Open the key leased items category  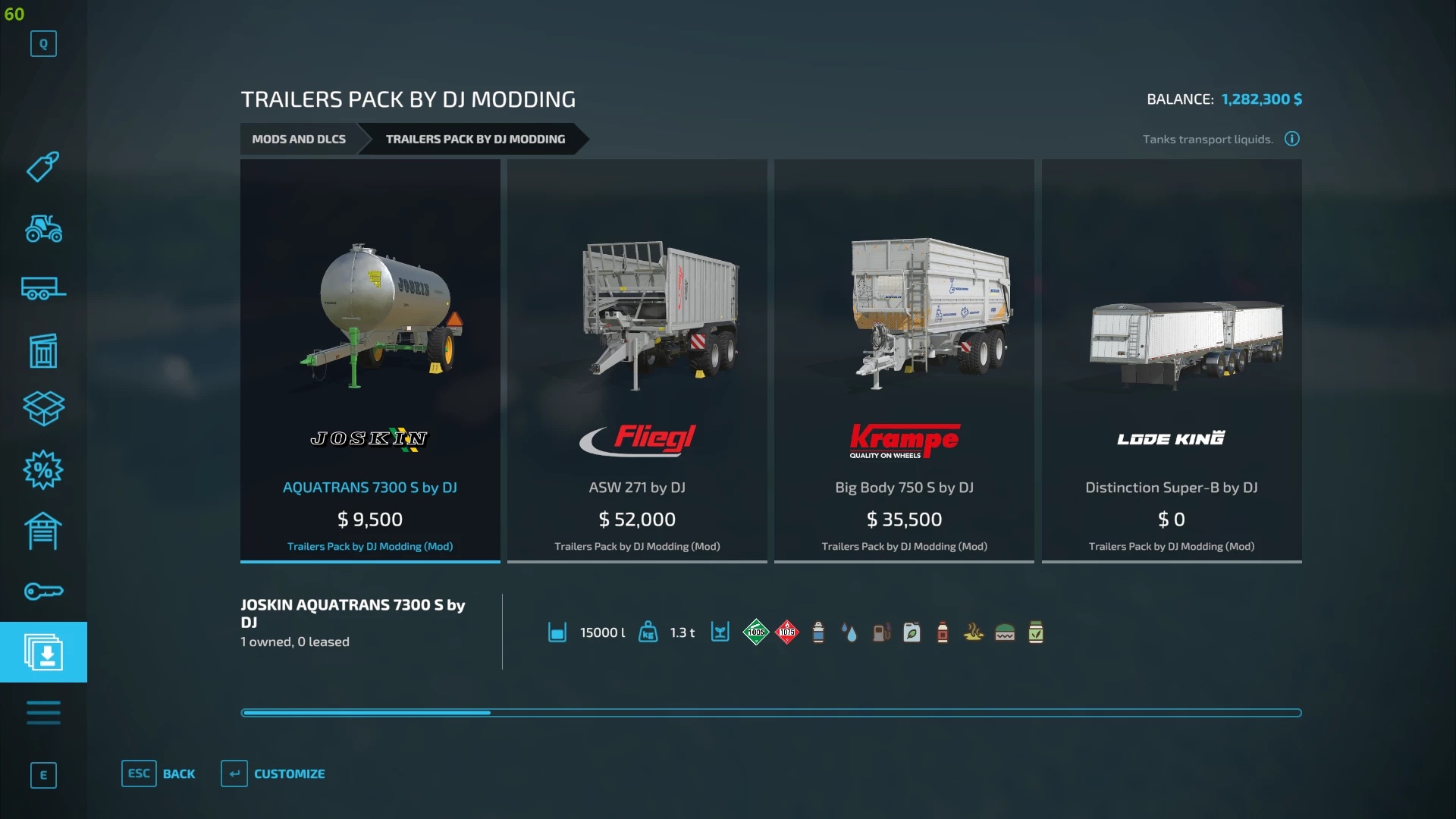(43, 591)
